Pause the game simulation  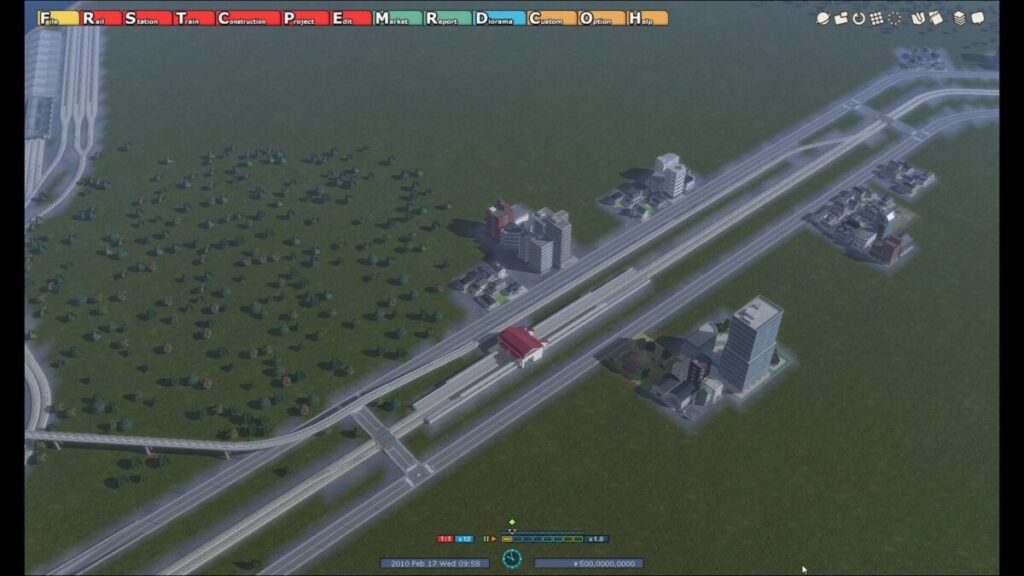point(485,539)
